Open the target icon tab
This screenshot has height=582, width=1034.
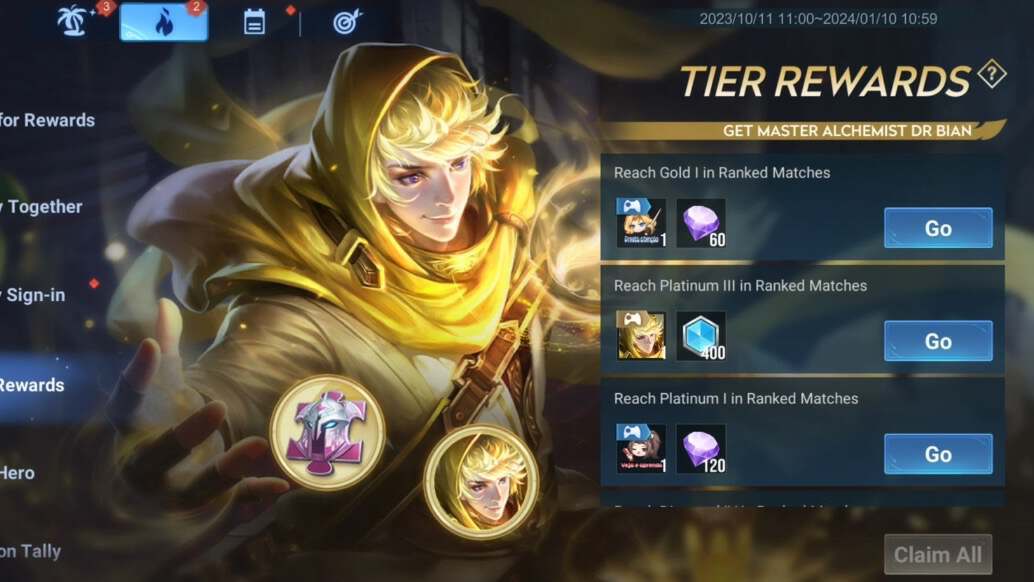tap(346, 22)
